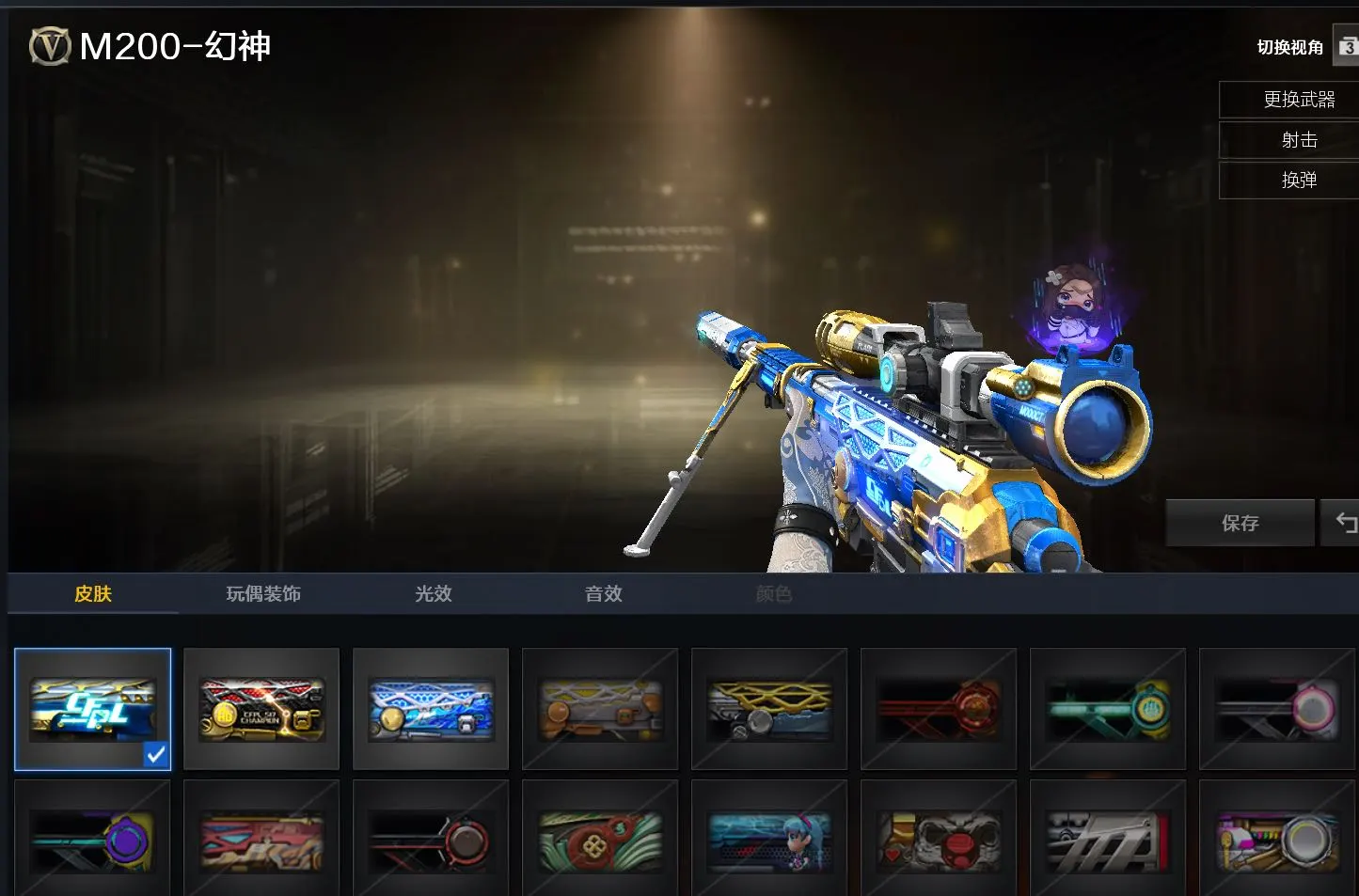Choose the red and gold CFPL champion skin
Viewport: 1359px width, 896px height.
[261, 709]
